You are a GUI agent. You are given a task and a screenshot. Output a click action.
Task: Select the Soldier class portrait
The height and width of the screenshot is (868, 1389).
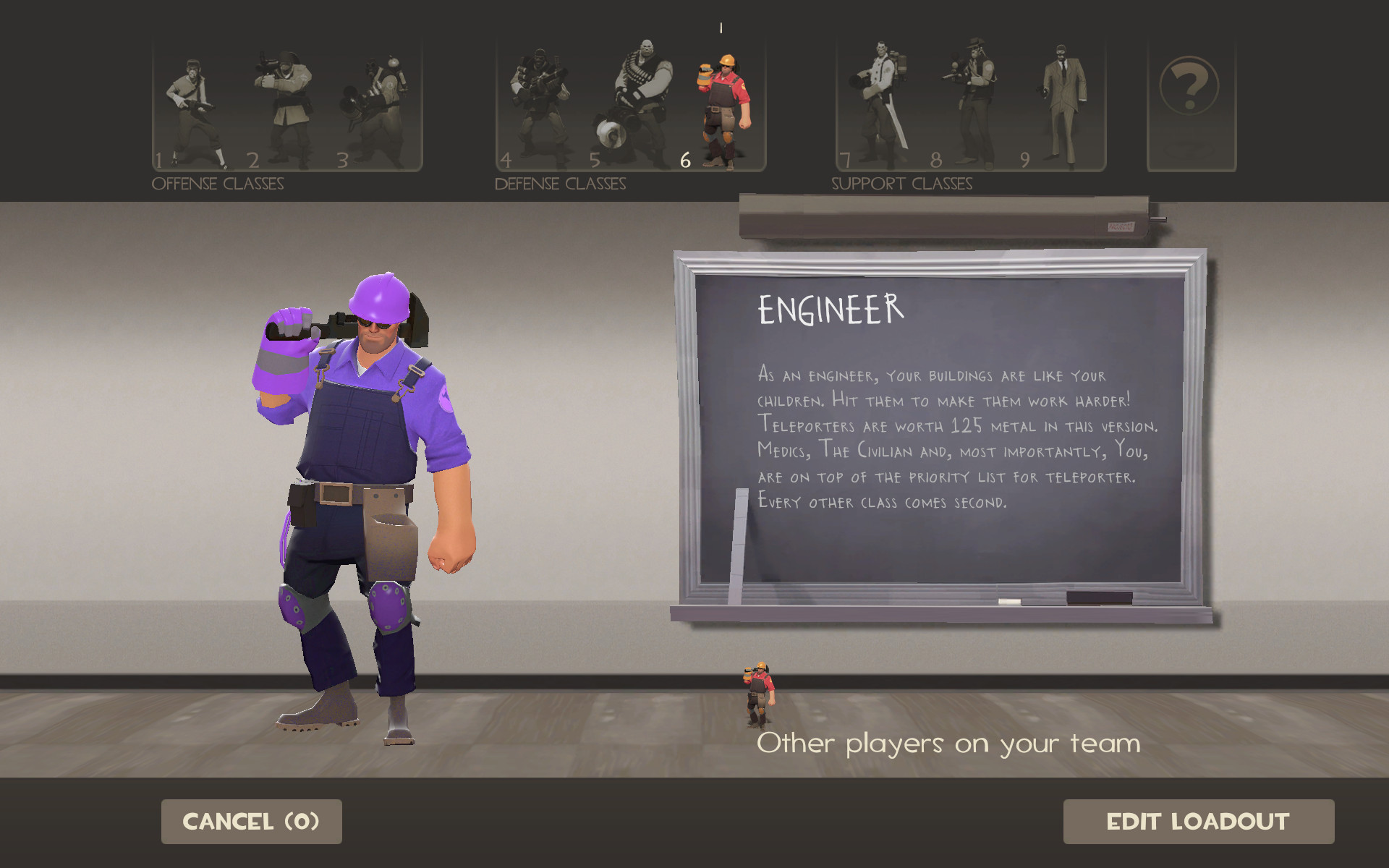[289, 101]
